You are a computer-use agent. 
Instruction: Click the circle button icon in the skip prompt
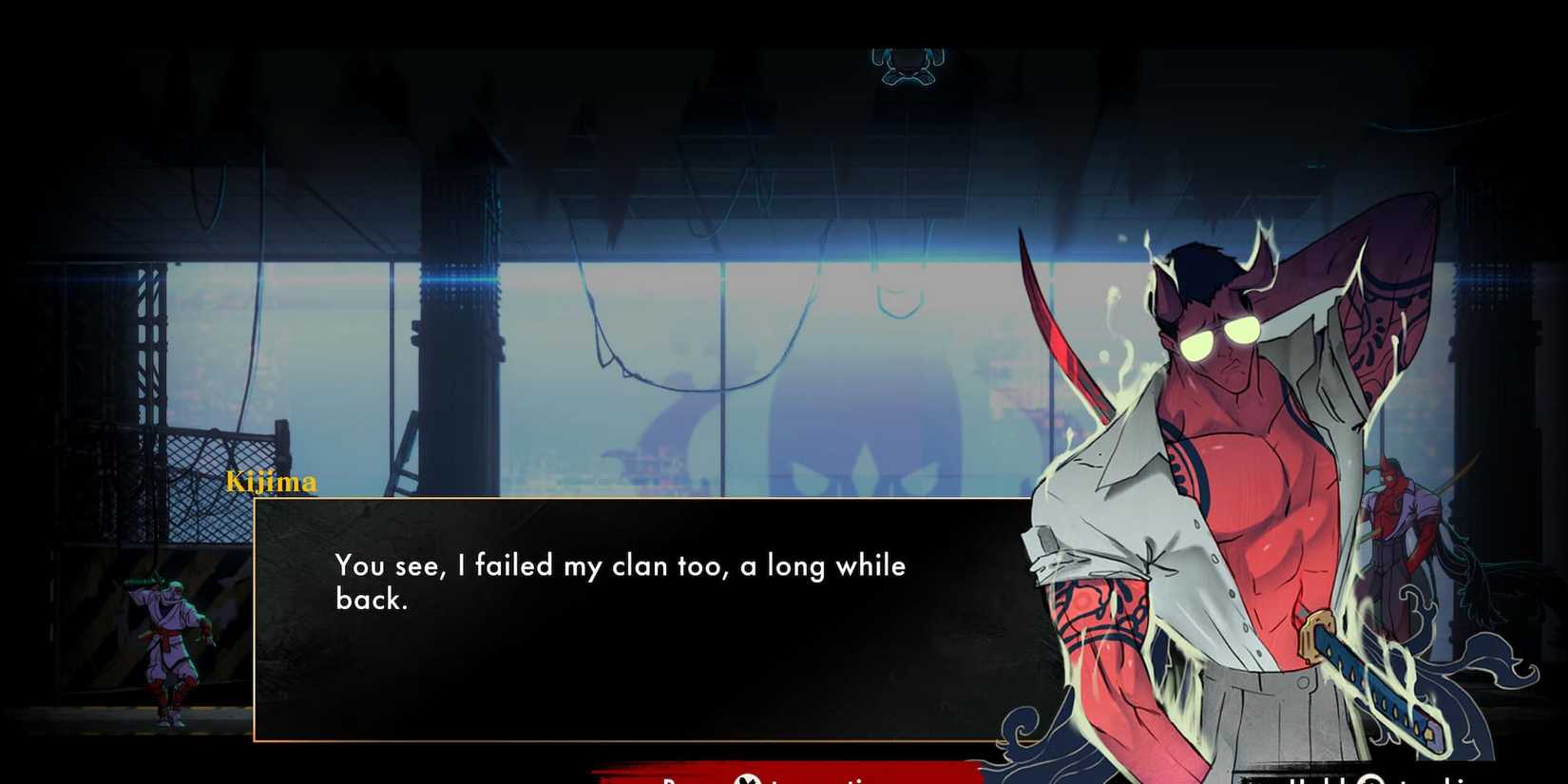pyautogui.click(x=1371, y=781)
